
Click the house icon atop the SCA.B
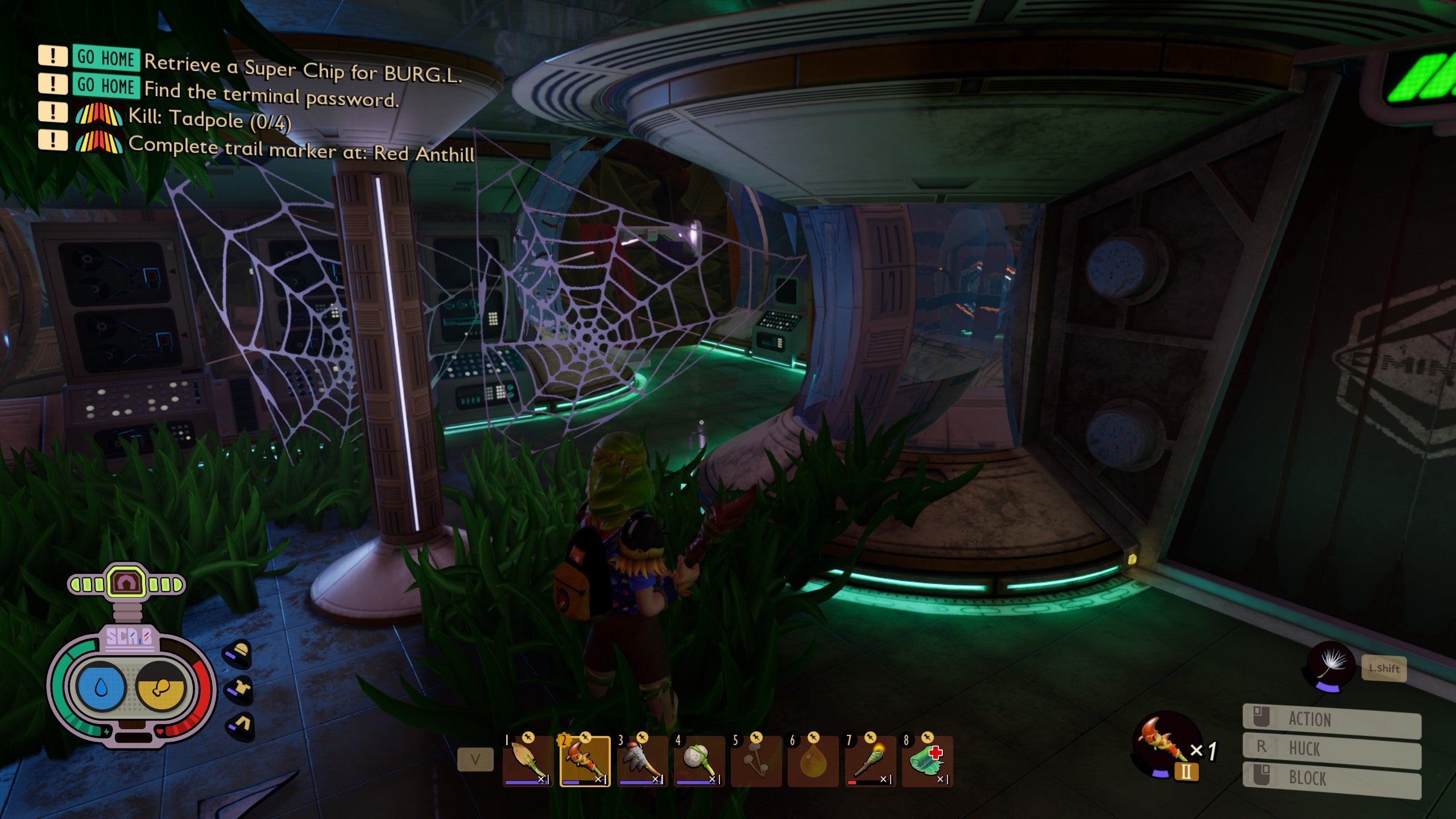coord(126,582)
